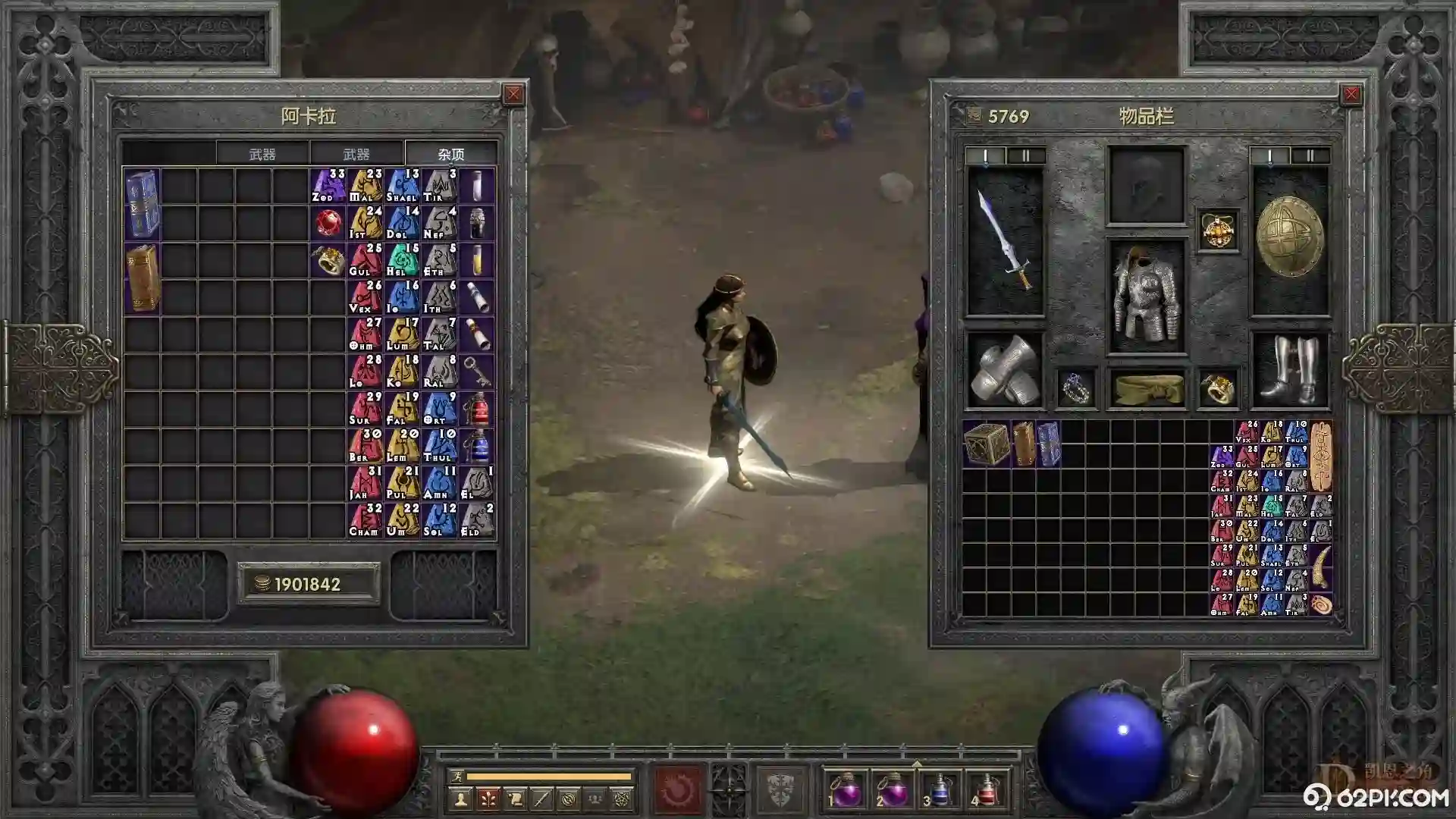The width and height of the screenshot is (1456, 819).
Task: Pick the Zod rune in Akara's shop
Action: point(328,185)
